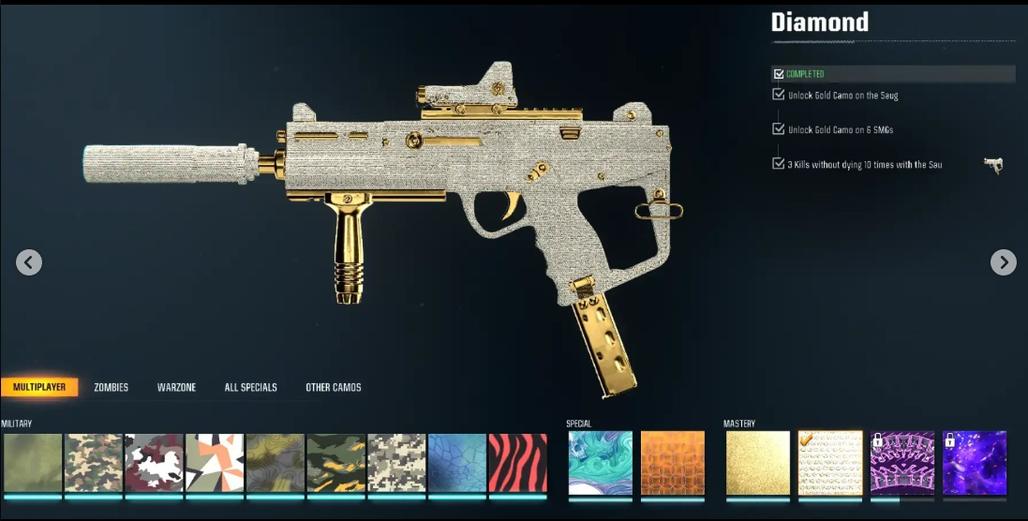Image resolution: width=1028 pixels, height=521 pixels.
Task: Pick the orange crocodile scale special camo
Action: pyautogui.click(x=672, y=463)
